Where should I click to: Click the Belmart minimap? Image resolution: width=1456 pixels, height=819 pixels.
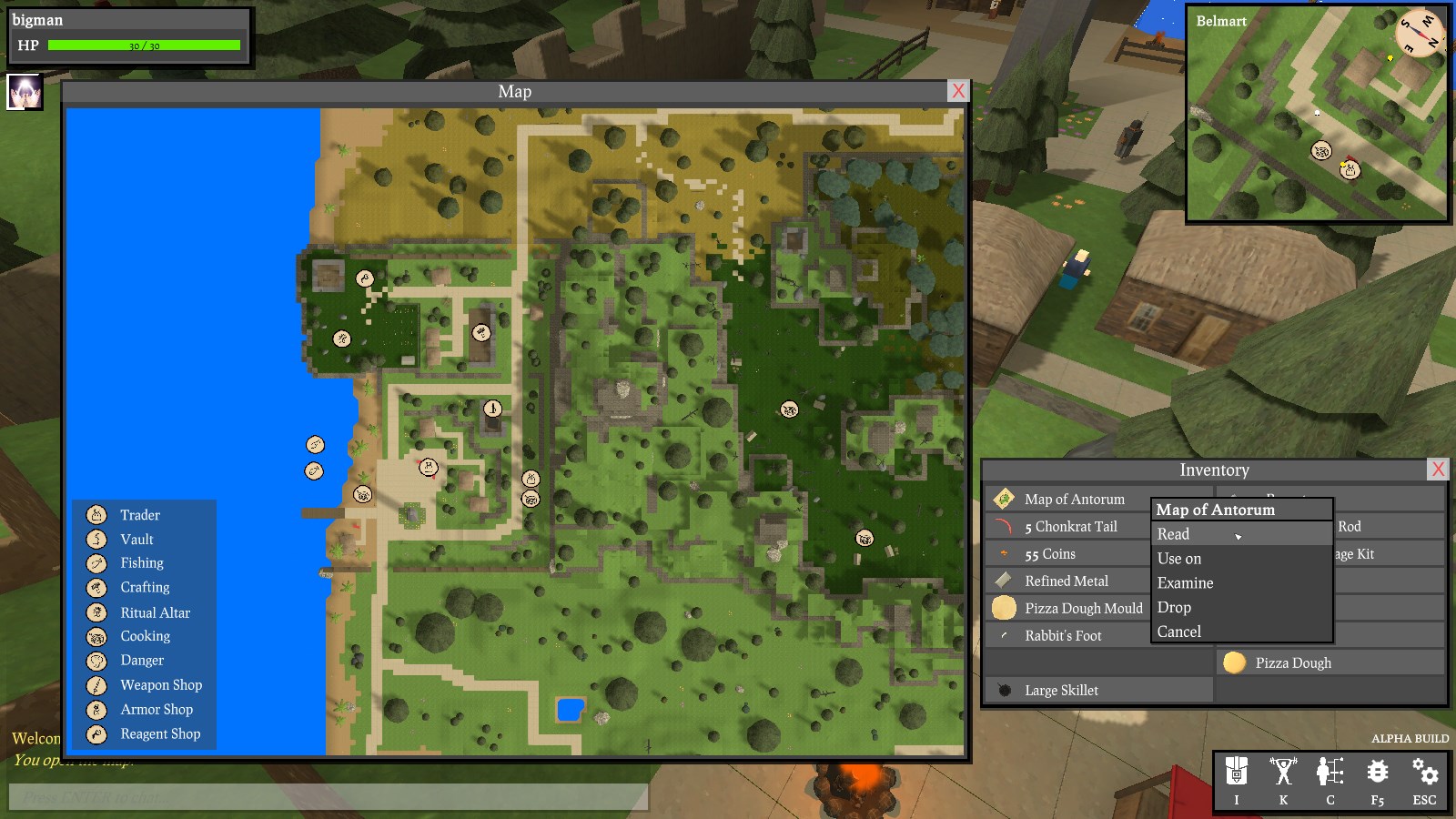pos(1317,114)
